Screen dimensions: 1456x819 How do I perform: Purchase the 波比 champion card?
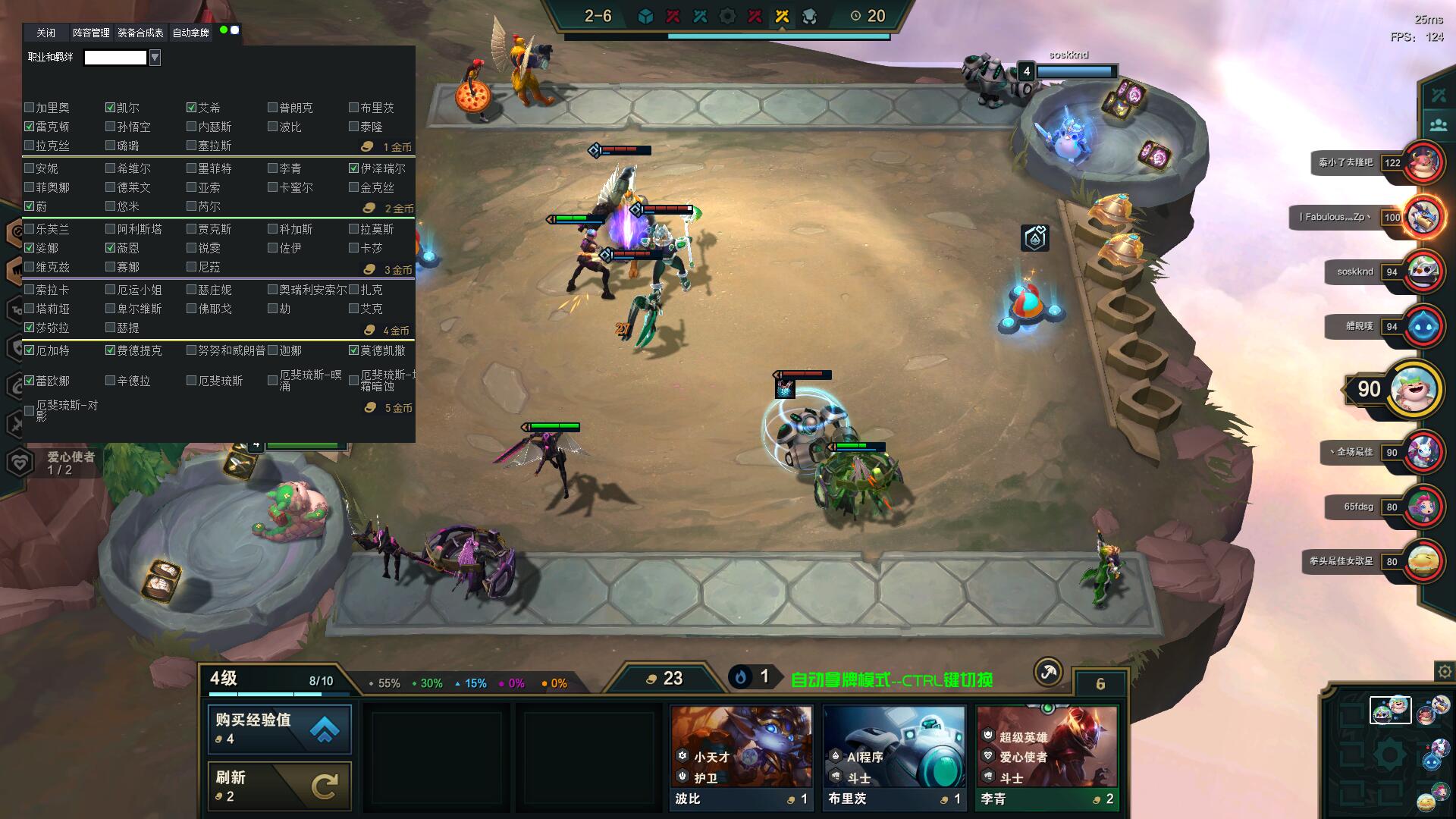741,758
